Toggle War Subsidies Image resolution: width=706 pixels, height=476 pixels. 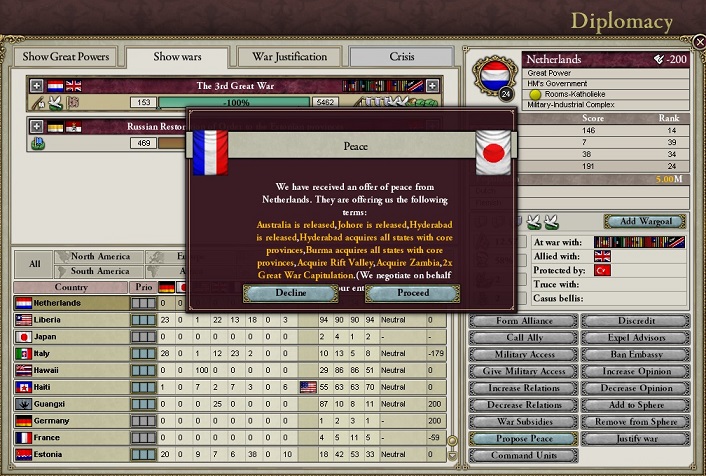point(524,422)
